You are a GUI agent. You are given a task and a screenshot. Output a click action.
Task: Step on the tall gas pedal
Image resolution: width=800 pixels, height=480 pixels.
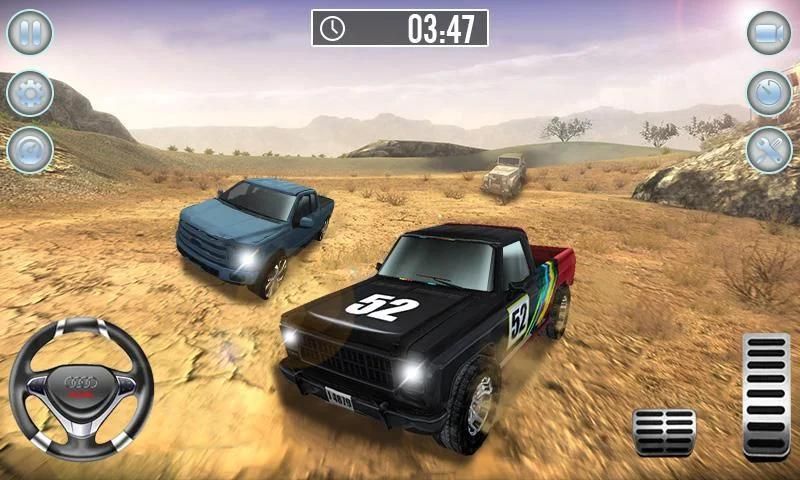point(766,396)
